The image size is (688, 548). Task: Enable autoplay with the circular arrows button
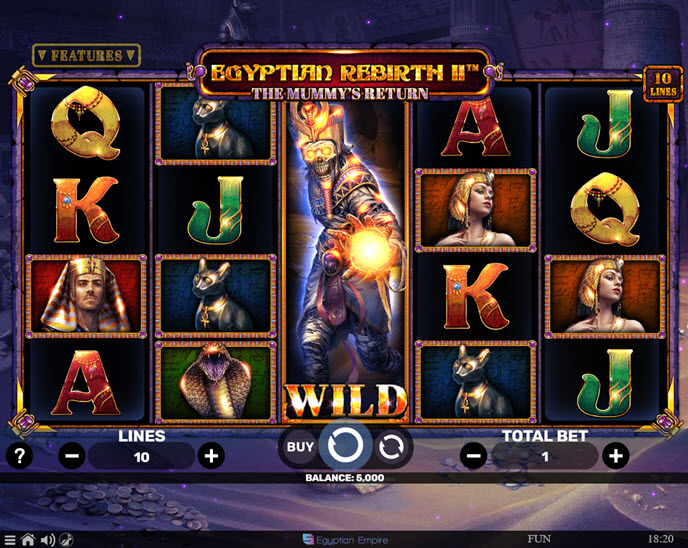pos(391,446)
